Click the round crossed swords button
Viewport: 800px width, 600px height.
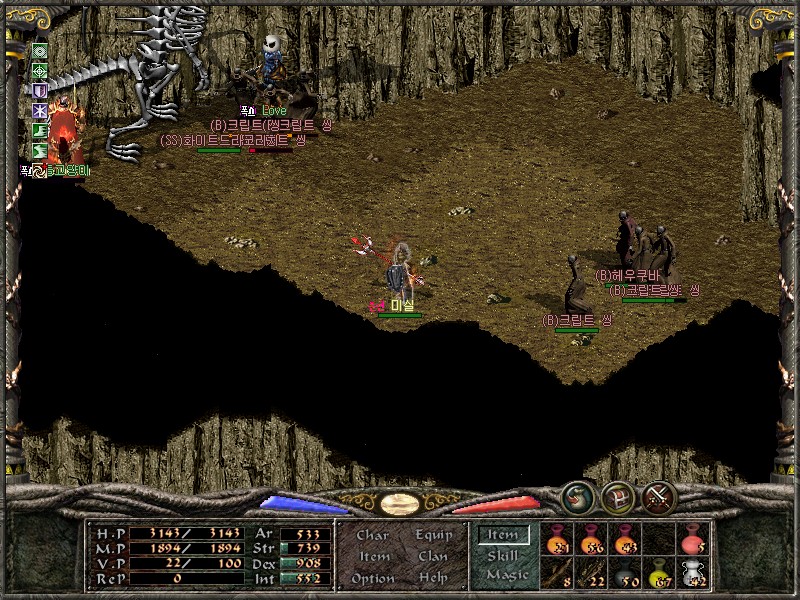coord(657,497)
